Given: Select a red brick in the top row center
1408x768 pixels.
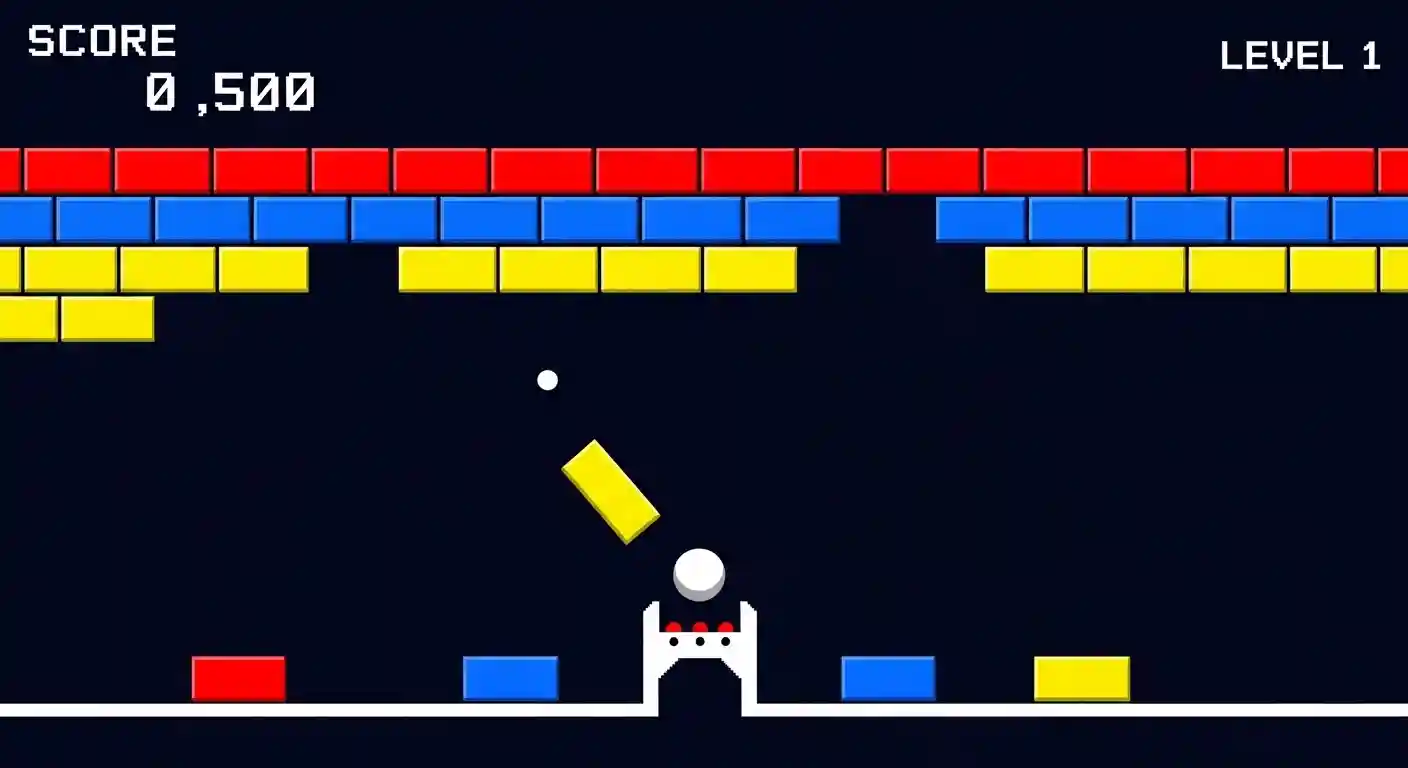Looking at the screenshot, I should click(x=700, y=168).
